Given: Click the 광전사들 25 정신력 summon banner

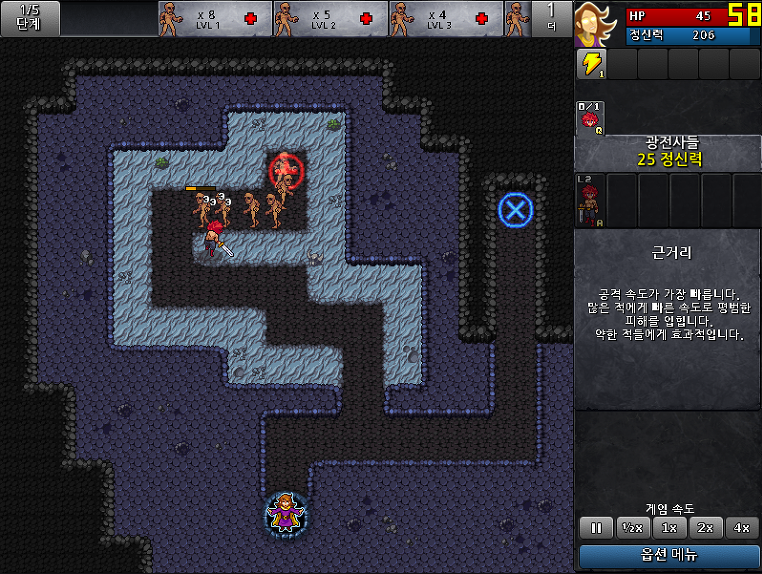Looking at the screenshot, I should click(668, 152).
